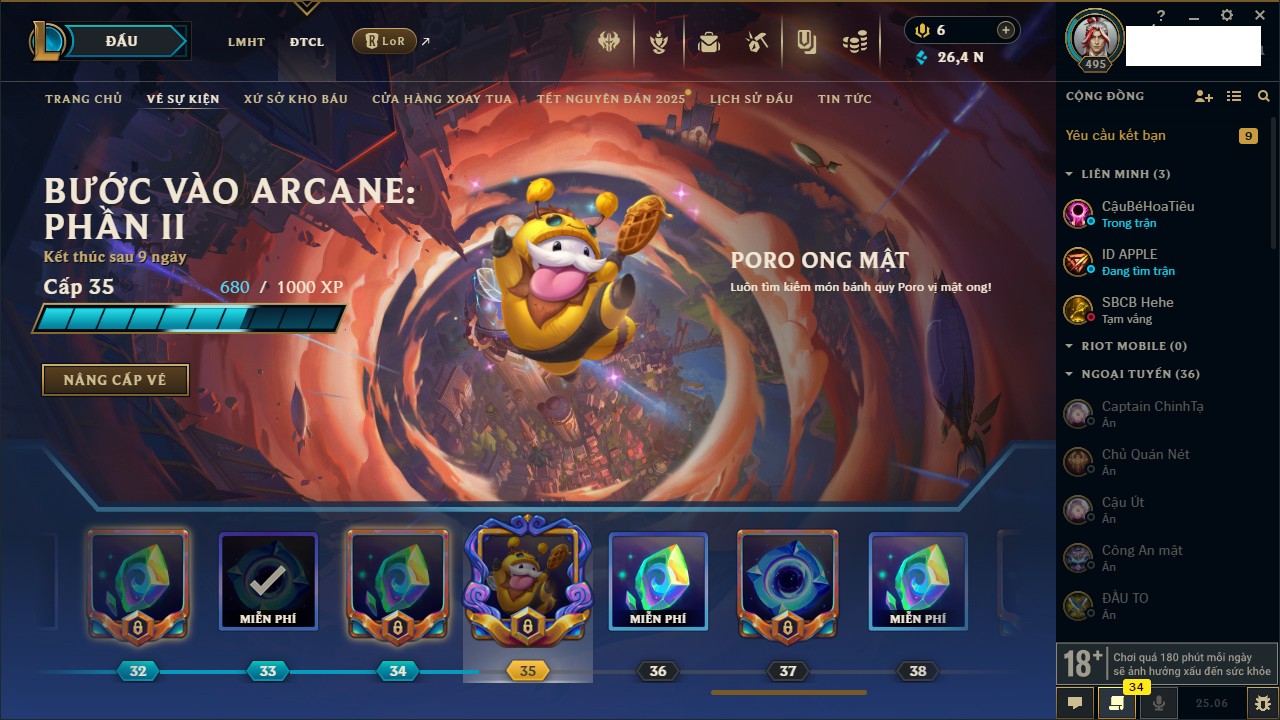This screenshot has width=1280, height=720.
Task: Switch to the LMHT game tab
Action: click(246, 42)
